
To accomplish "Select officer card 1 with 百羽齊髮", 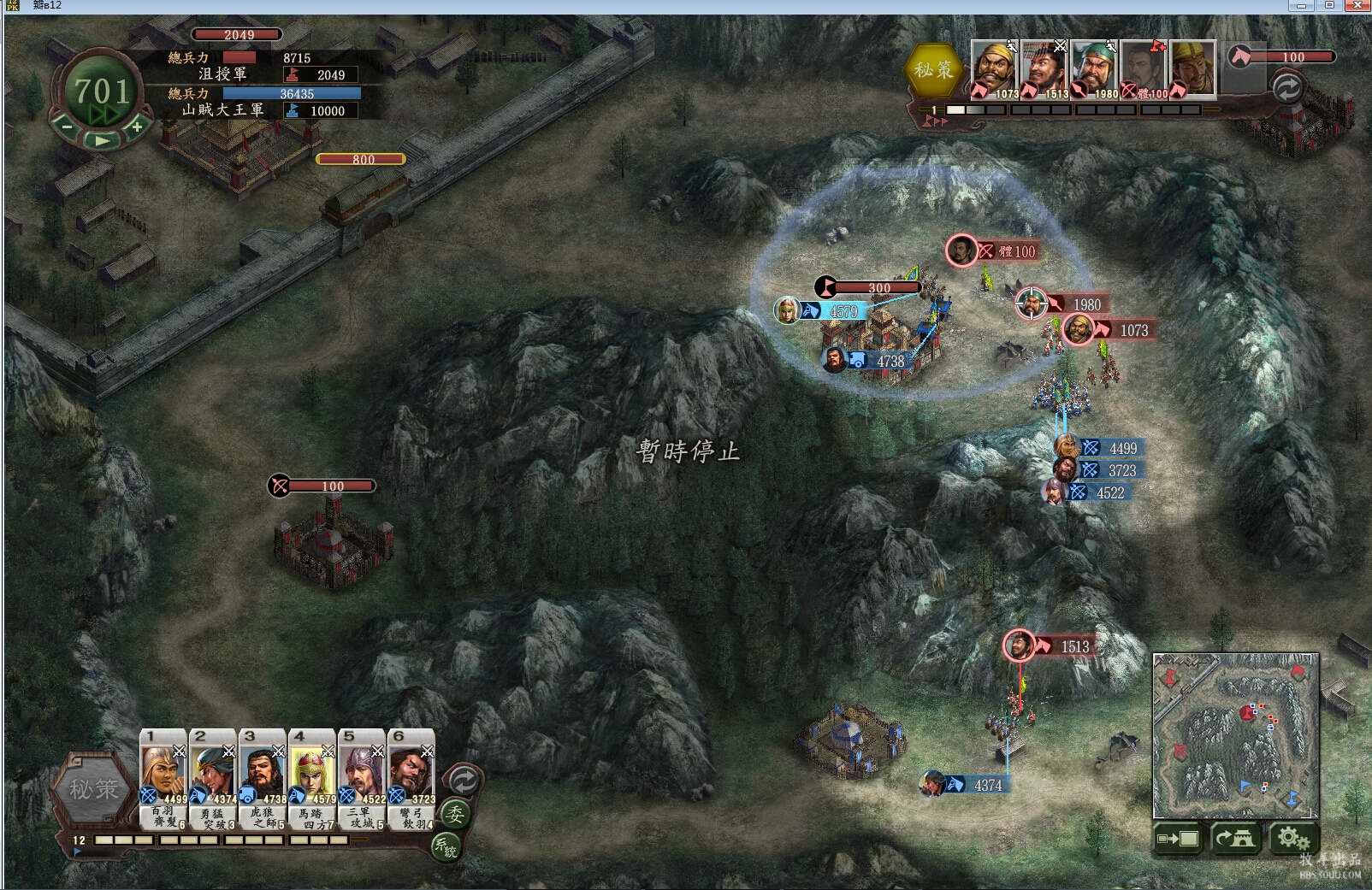I will (163, 776).
